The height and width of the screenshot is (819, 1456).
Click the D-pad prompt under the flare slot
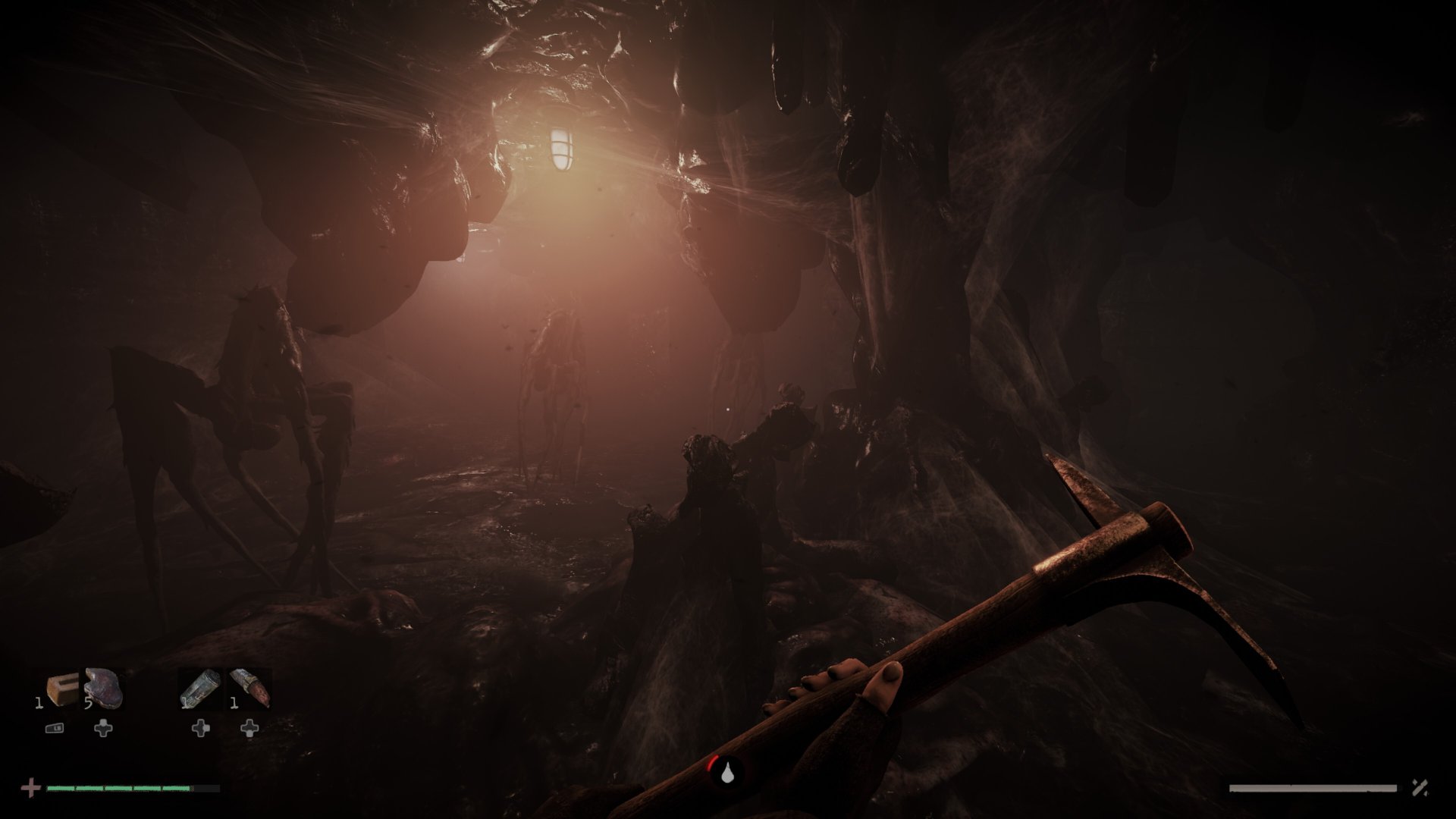(x=249, y=730)
